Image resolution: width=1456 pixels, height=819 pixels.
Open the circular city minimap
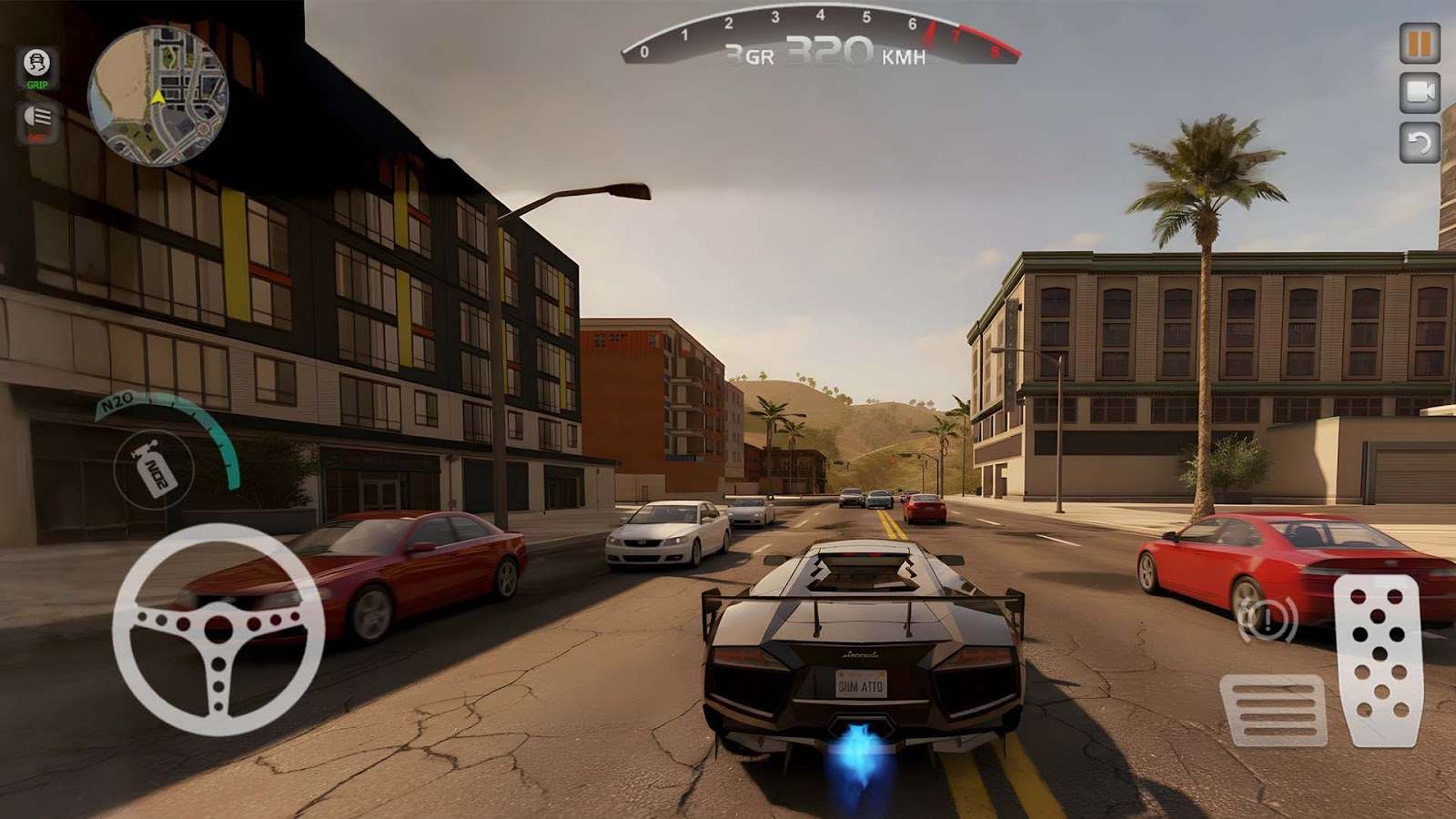tap(157, 96)
